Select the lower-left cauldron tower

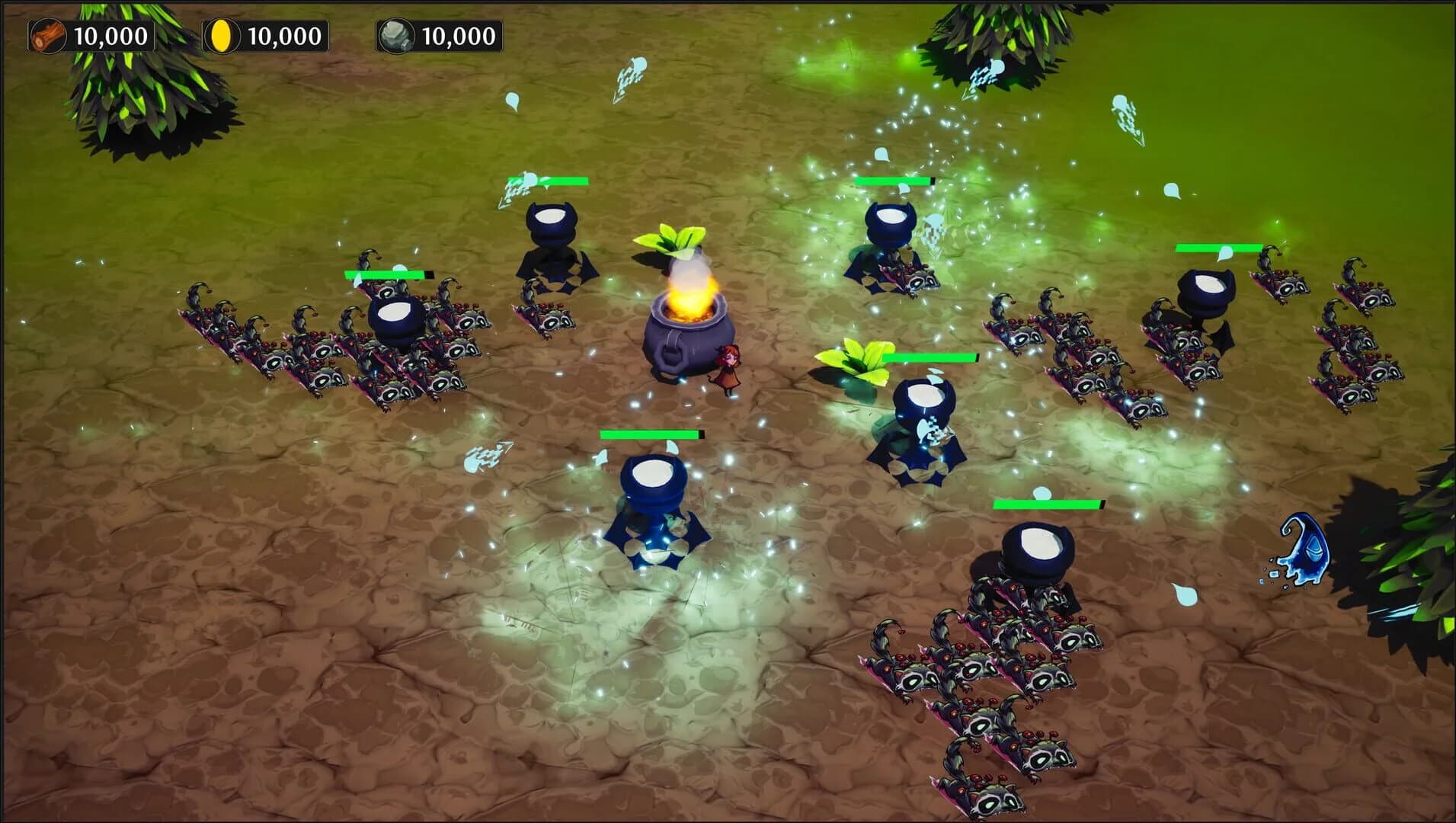(654, 488)
